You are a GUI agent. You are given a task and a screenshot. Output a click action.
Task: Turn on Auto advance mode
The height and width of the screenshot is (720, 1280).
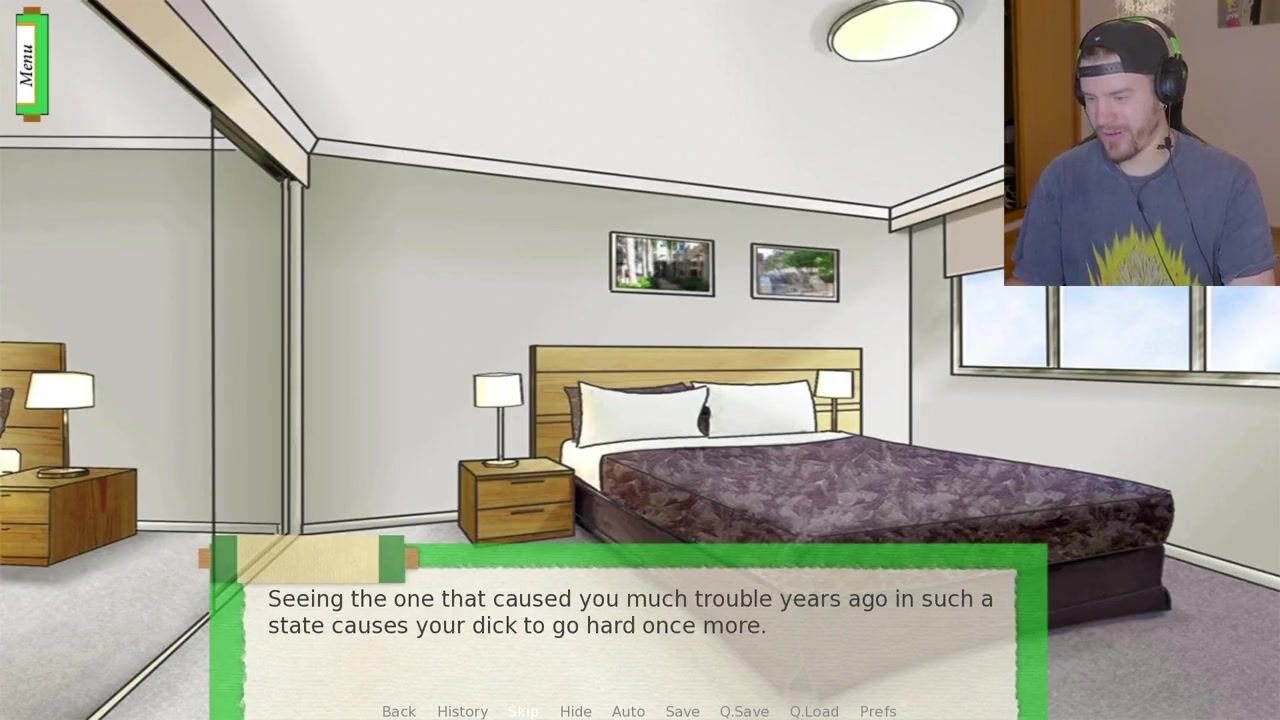(628, 711)
